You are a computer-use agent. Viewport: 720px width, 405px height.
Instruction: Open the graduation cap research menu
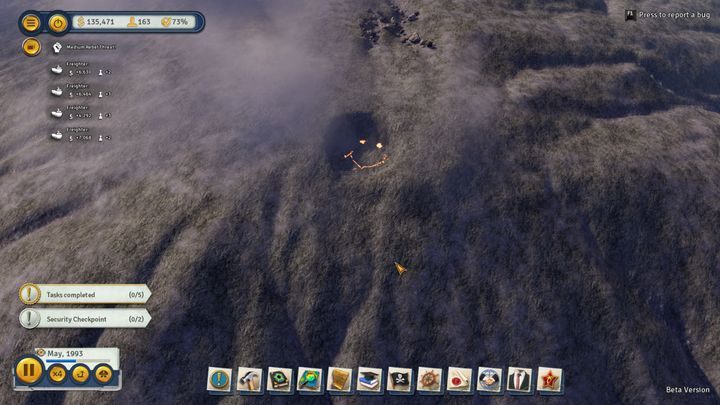click(x=370, y=379)
